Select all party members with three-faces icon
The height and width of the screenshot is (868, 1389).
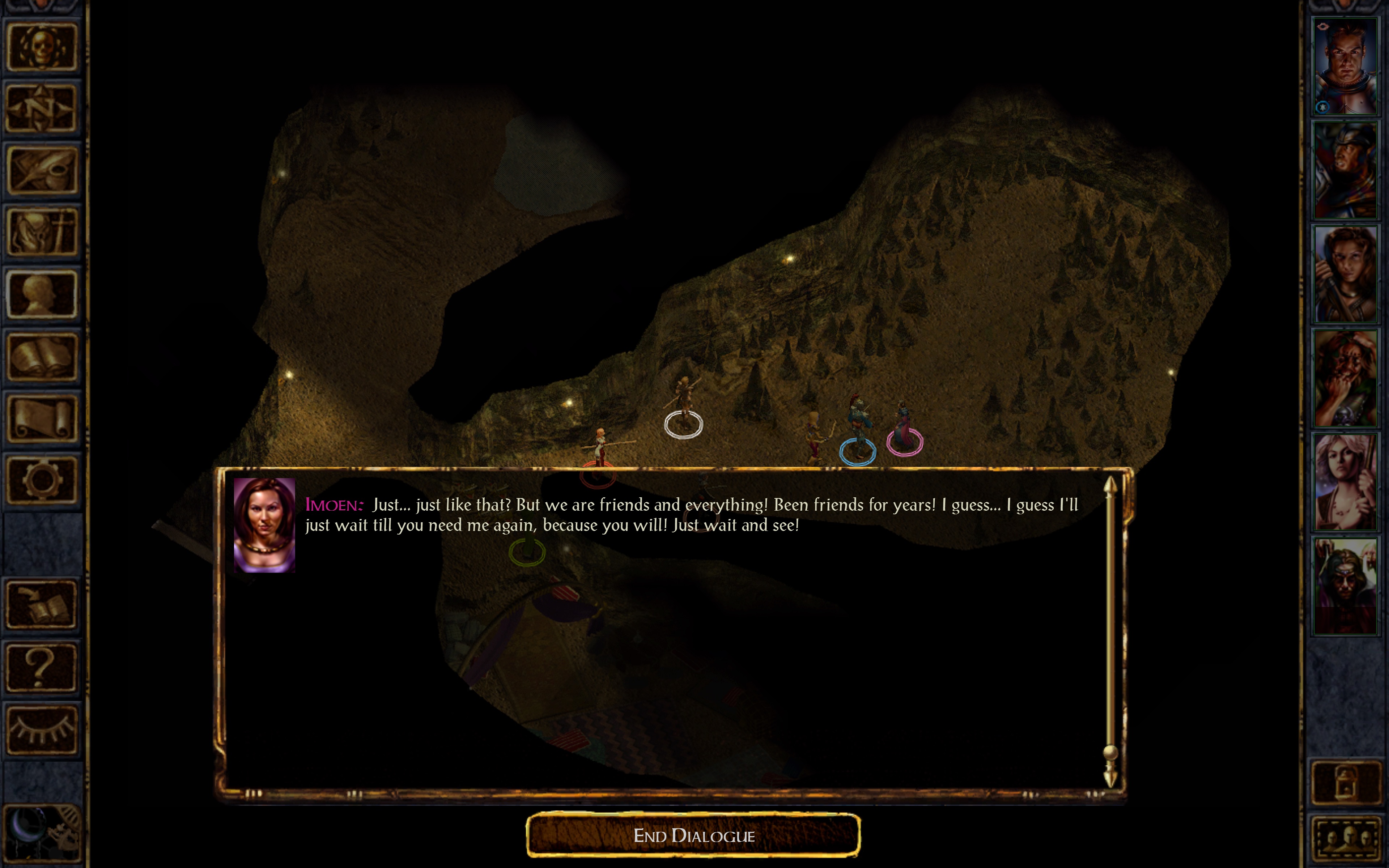[1345, 838]
